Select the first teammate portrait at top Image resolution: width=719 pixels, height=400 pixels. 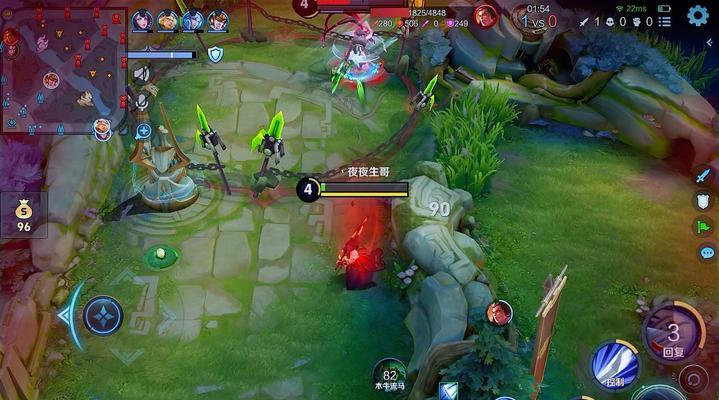pyautogui.click(x=142, y=20)
